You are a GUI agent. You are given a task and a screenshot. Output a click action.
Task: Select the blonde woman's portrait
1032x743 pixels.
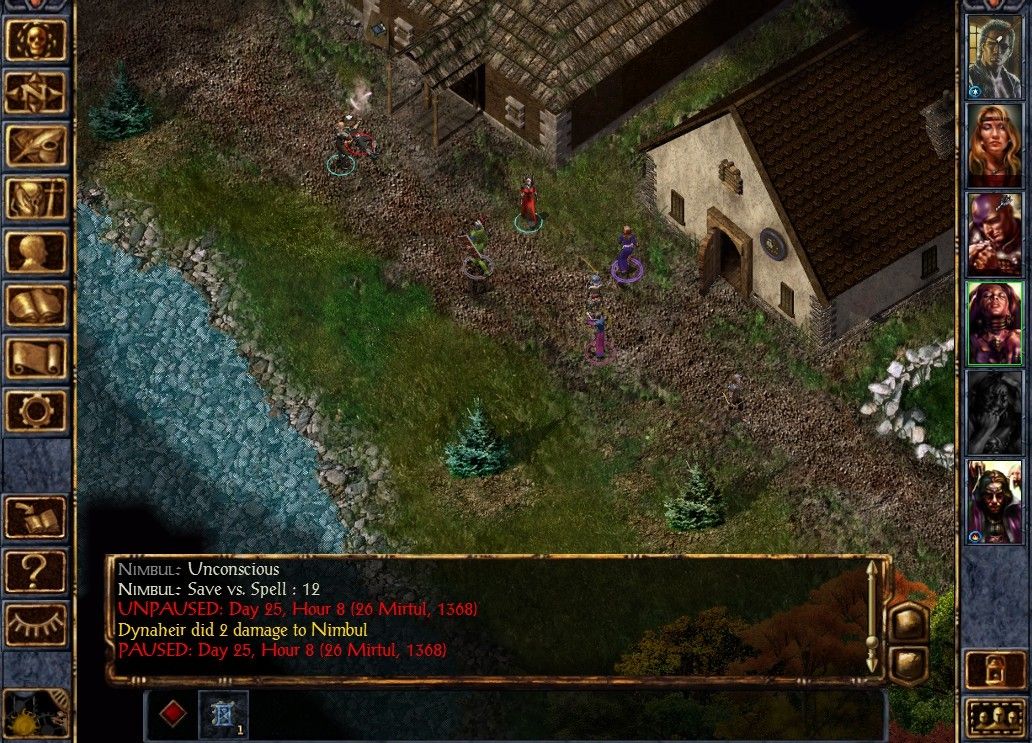[994, 145]
